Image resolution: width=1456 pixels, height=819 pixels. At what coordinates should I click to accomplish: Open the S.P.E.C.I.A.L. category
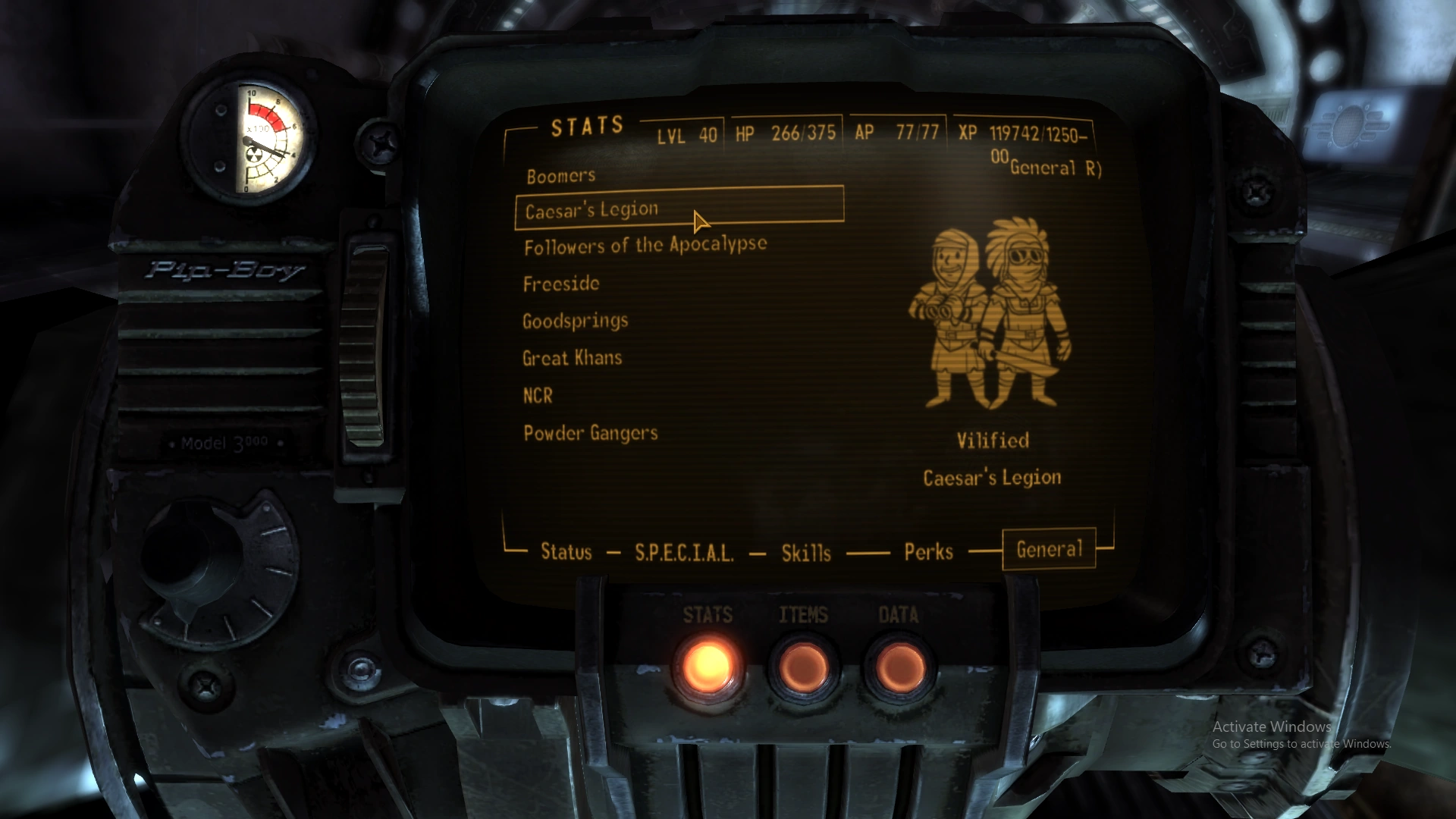pos(683,553)
